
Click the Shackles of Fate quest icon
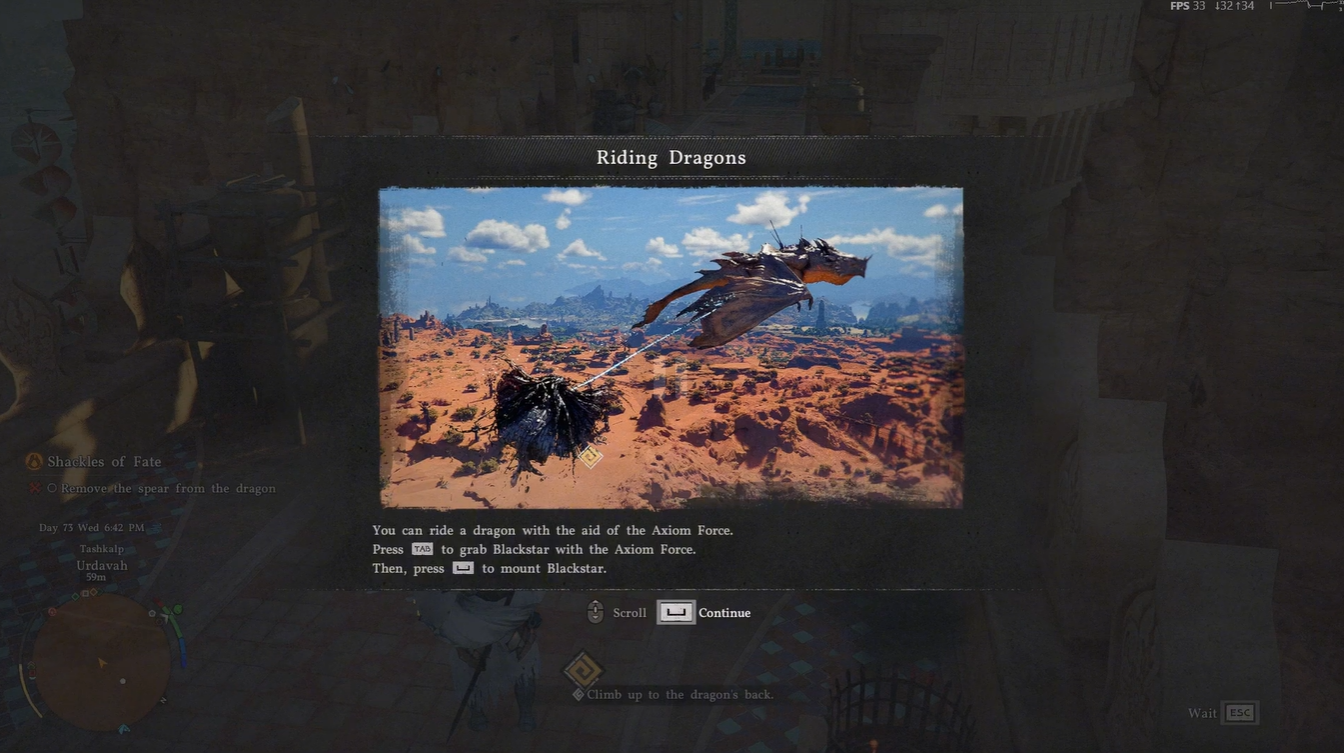click(x=33, y=462)
